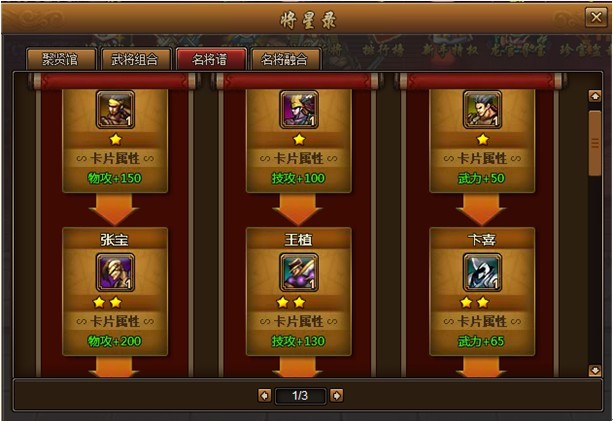Choose the one-star card with 技攻+100

pyautogui.click(x=298, y=111)
